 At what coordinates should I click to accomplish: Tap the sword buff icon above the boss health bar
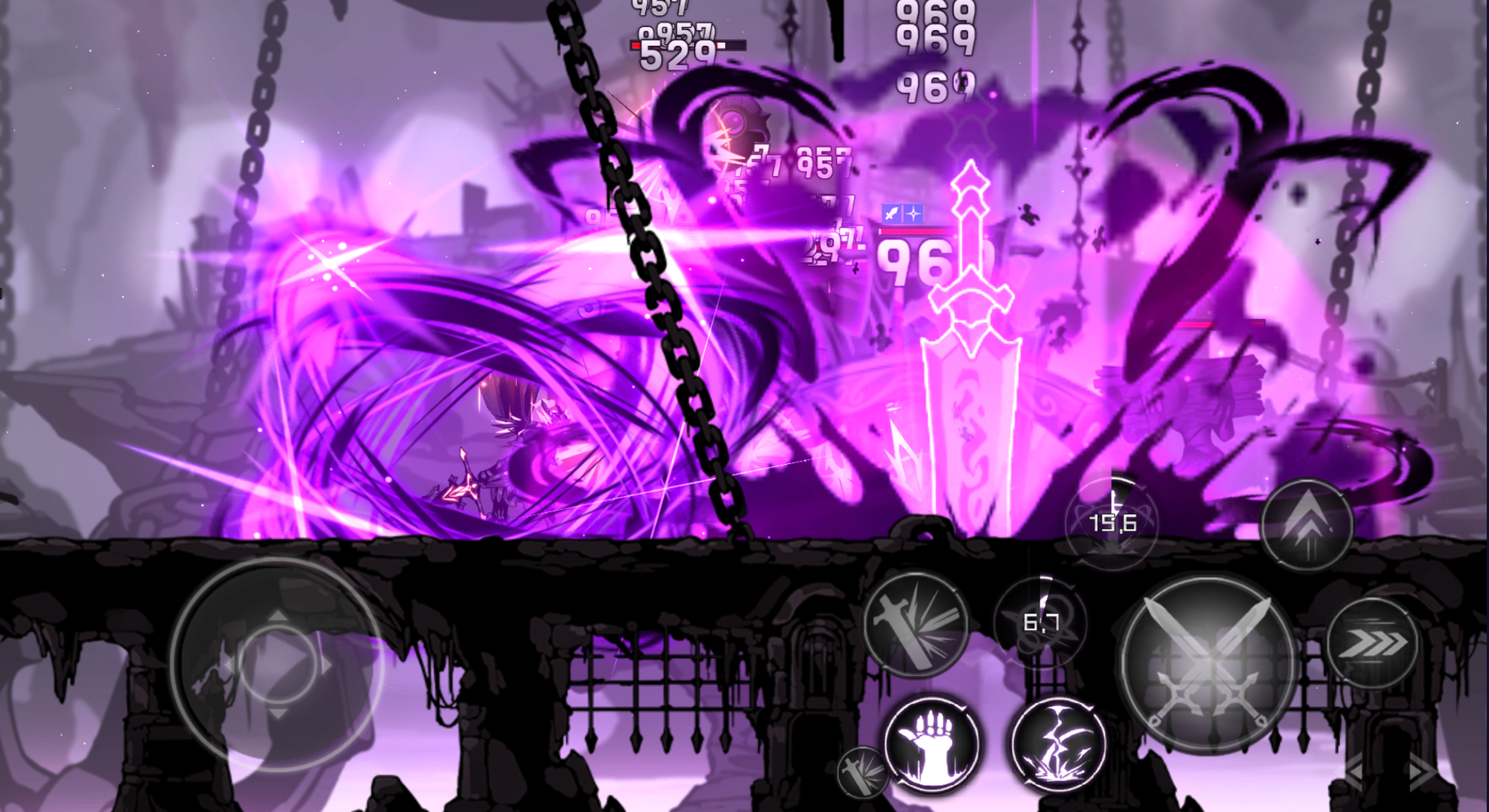coord(891,213)
